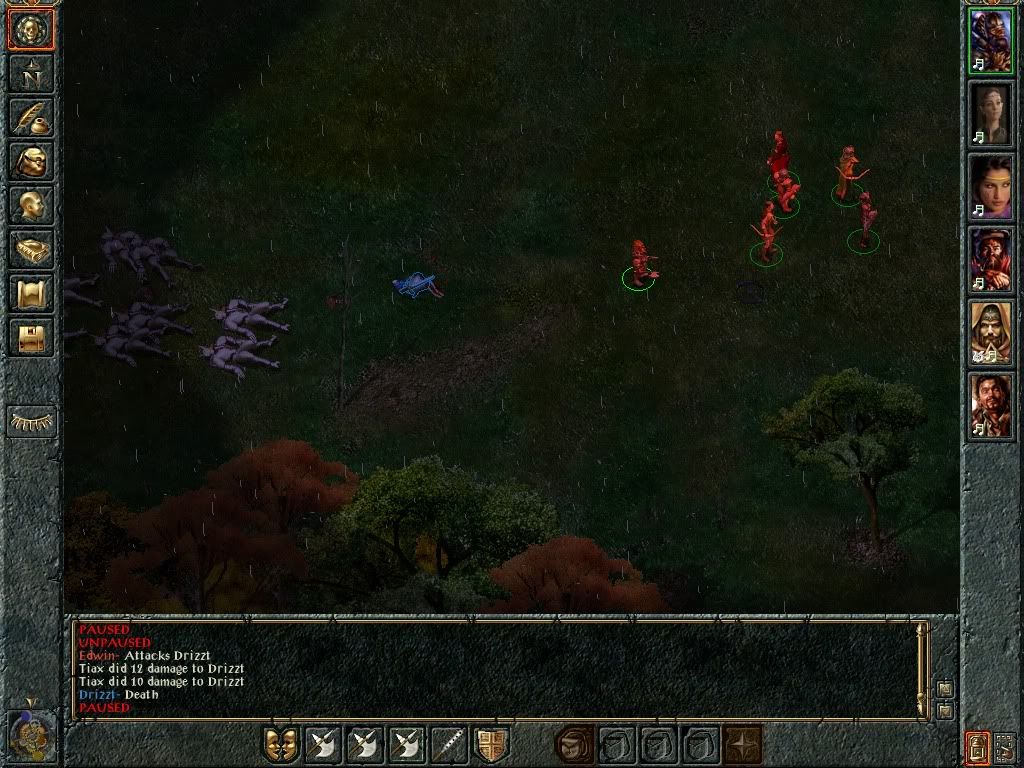Click the skull Return to Game button
1024x768 pixels.
click(x=31, y=29)
